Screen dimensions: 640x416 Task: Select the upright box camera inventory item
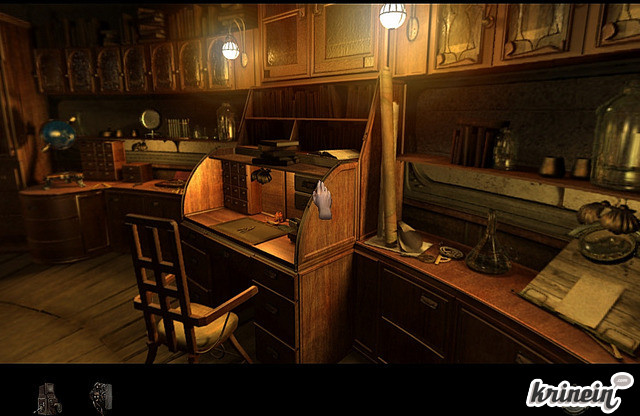(47, 397)
